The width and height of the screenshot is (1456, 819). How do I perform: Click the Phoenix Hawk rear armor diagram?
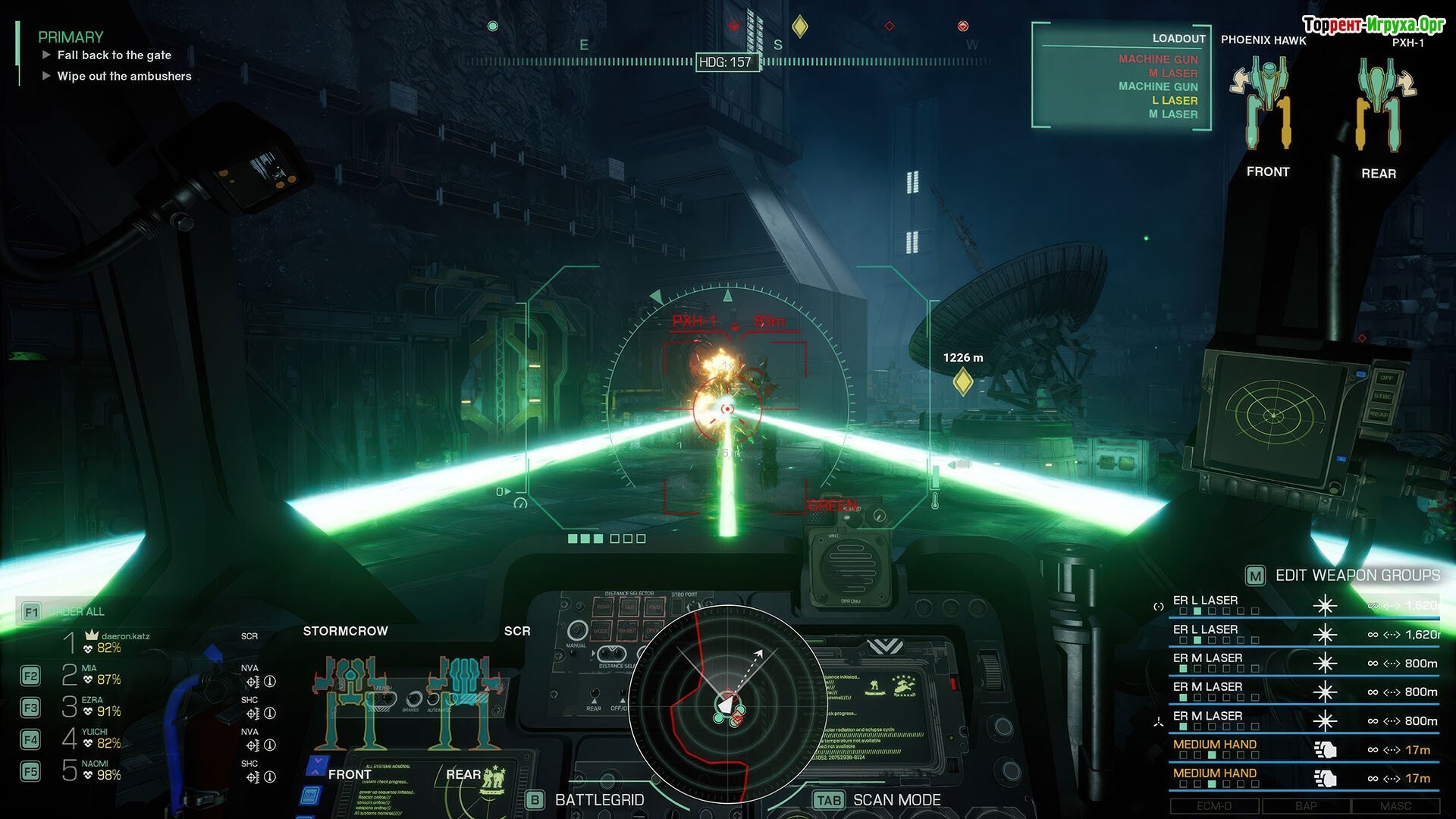coord(1379,106)
